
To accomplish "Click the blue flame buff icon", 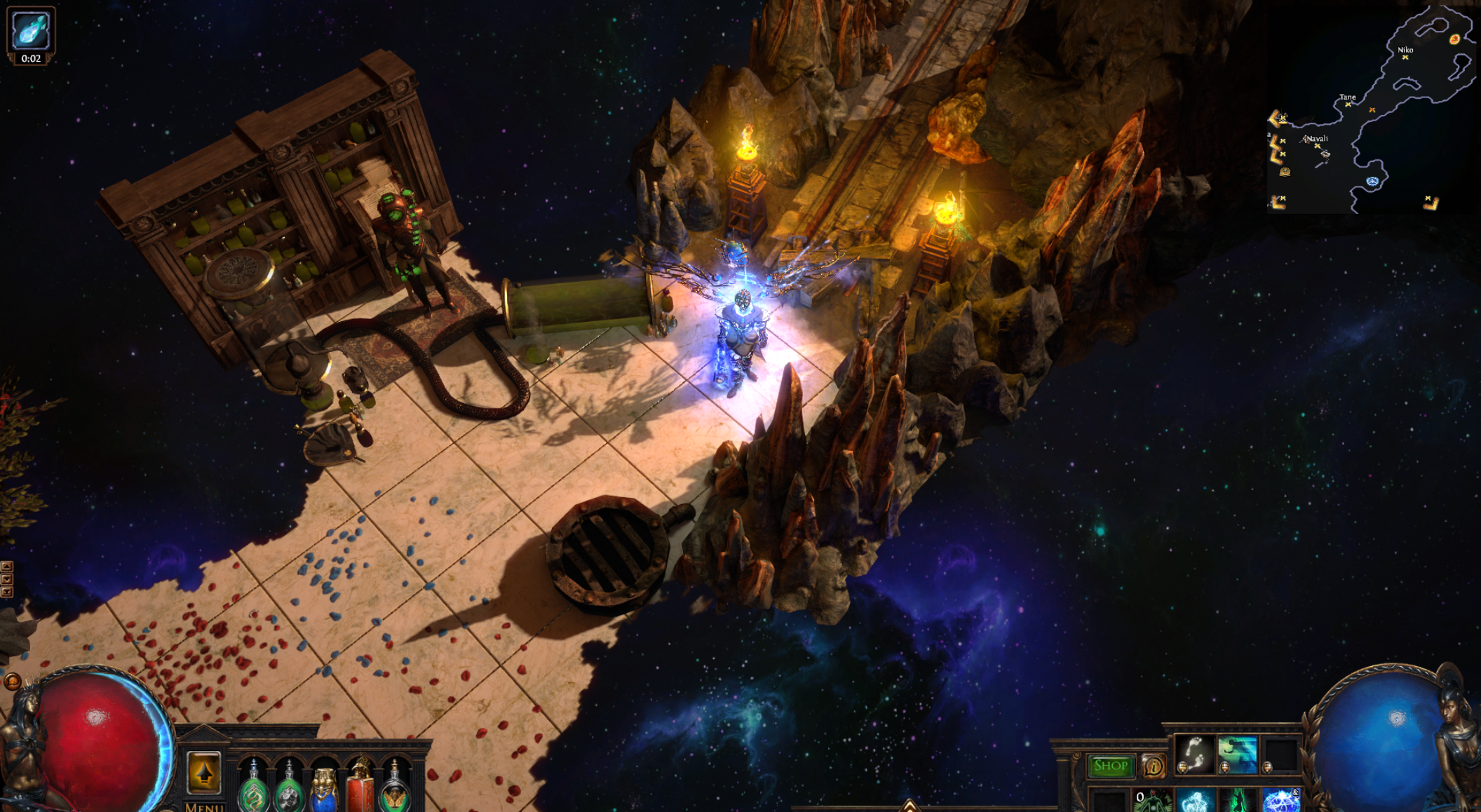I will pyautogui.click(x=31, y=29).
